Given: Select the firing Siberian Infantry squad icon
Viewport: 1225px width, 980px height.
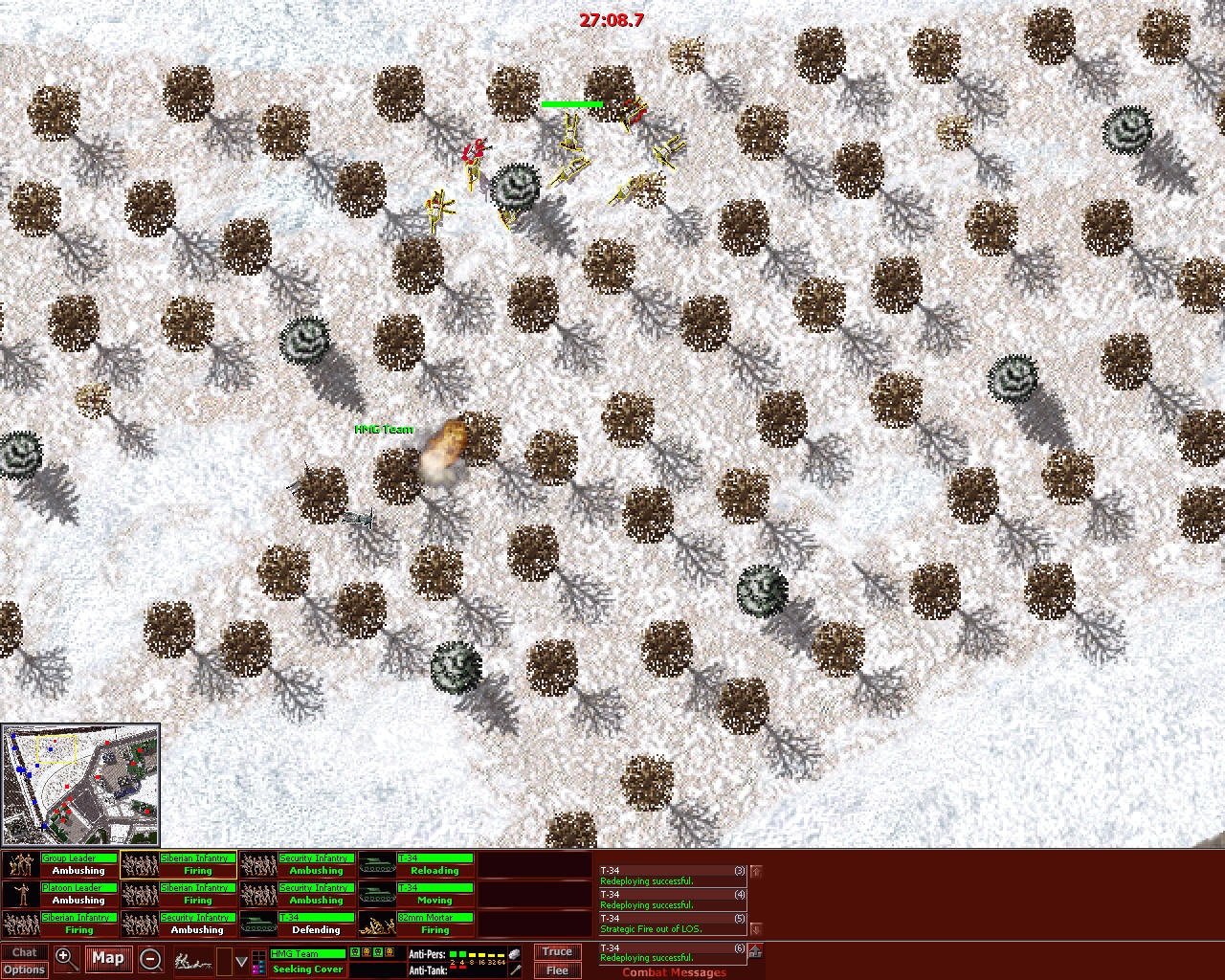Looking at the screenshot, I should click(140, 864).
